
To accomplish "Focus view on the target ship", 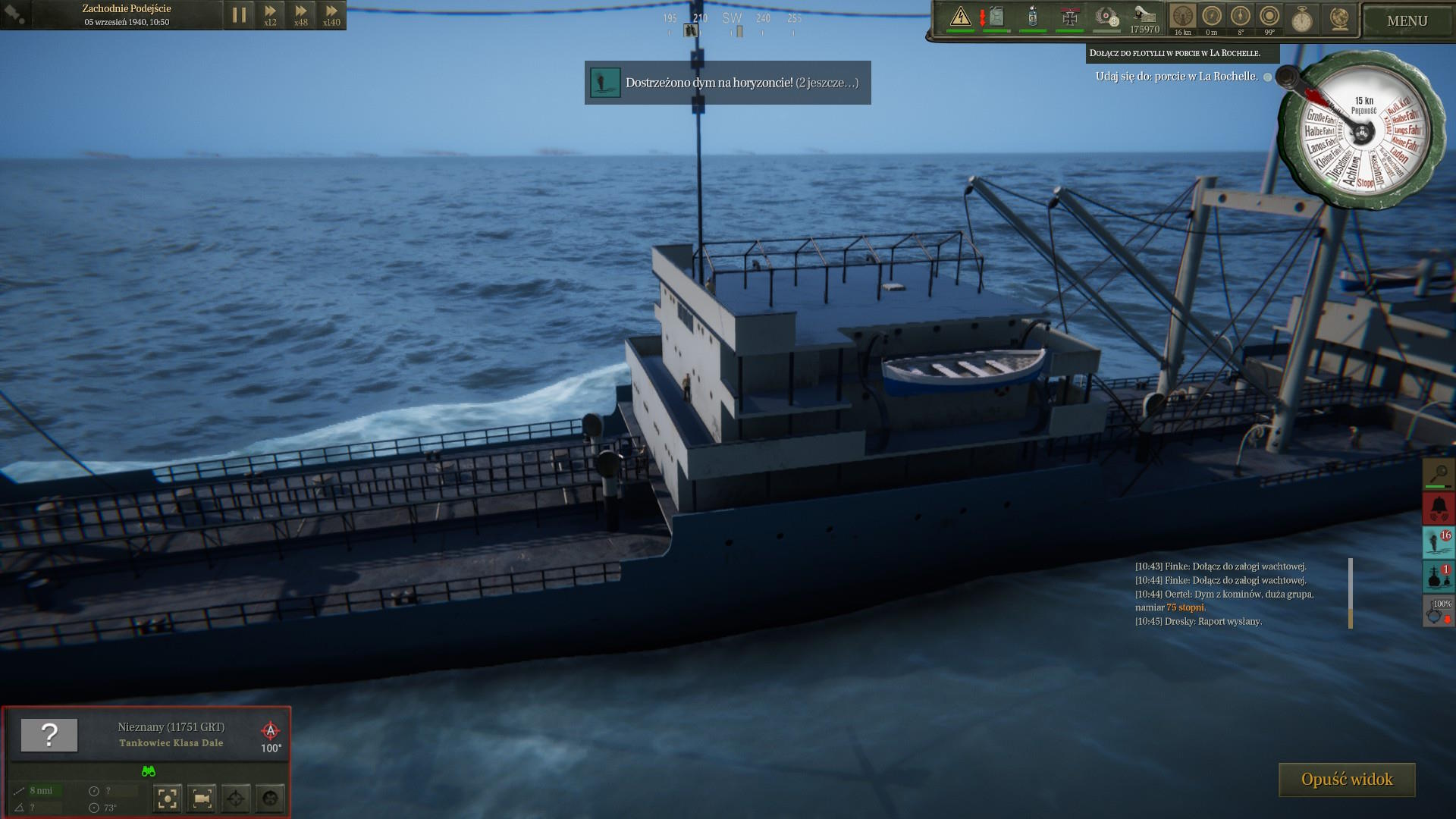I will coord(168,798).
